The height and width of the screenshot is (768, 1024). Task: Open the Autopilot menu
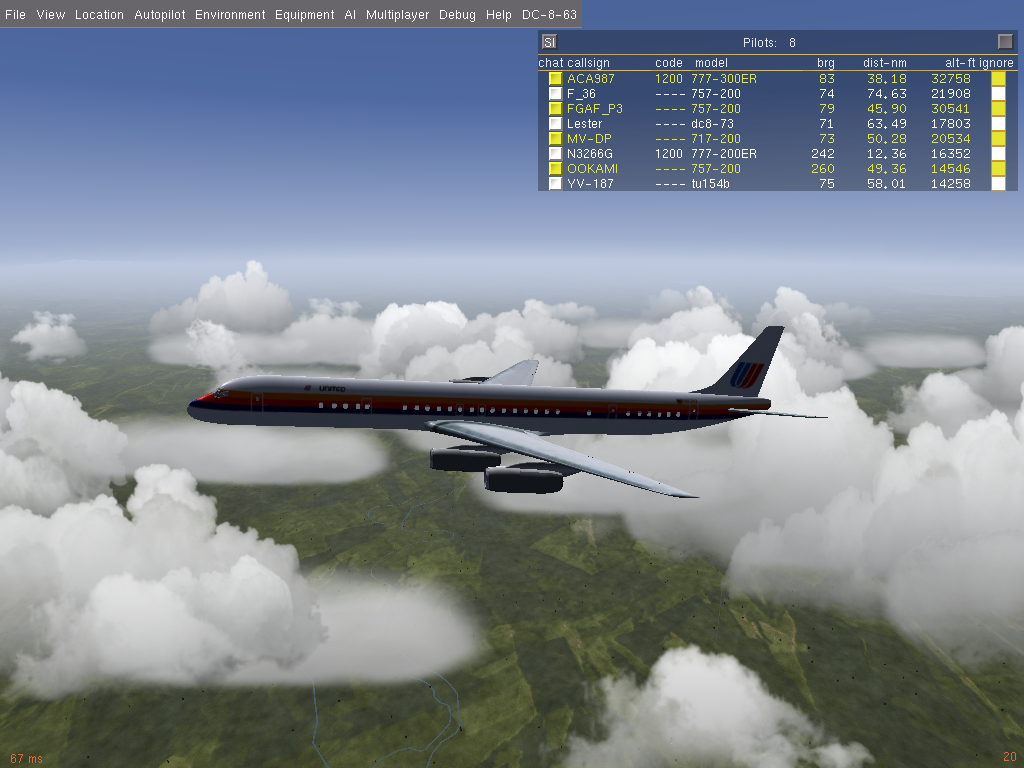click(x=159, y=15)
